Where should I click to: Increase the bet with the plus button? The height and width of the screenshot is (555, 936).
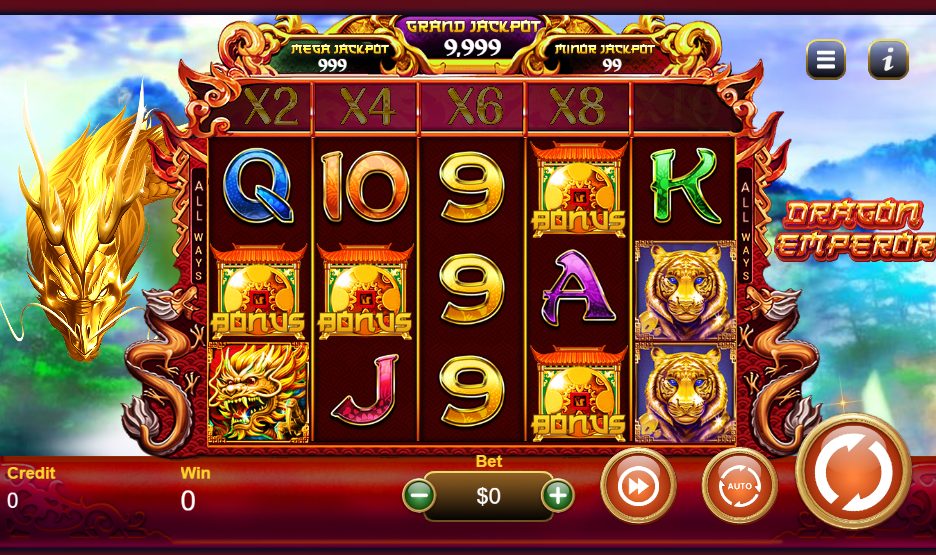pos(557,494)
